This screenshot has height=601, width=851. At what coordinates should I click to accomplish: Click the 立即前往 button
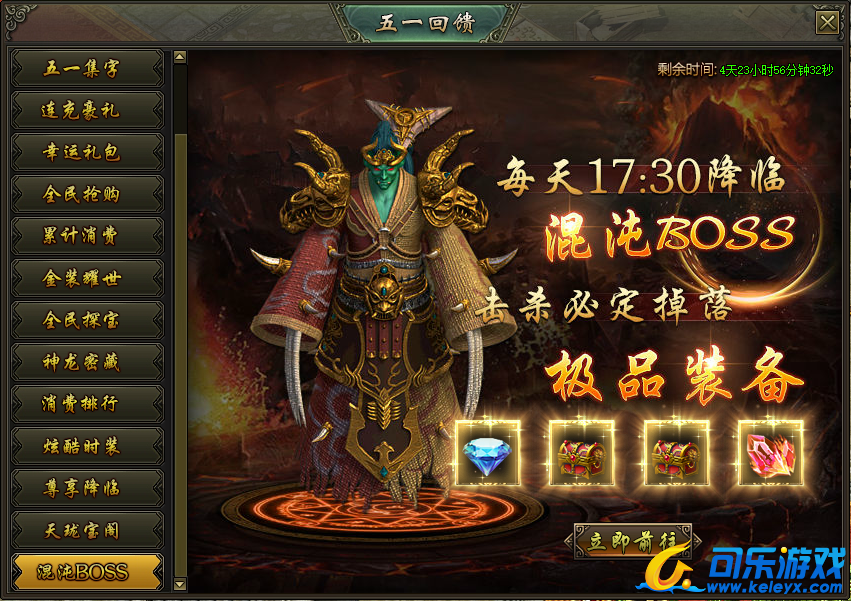632,541
